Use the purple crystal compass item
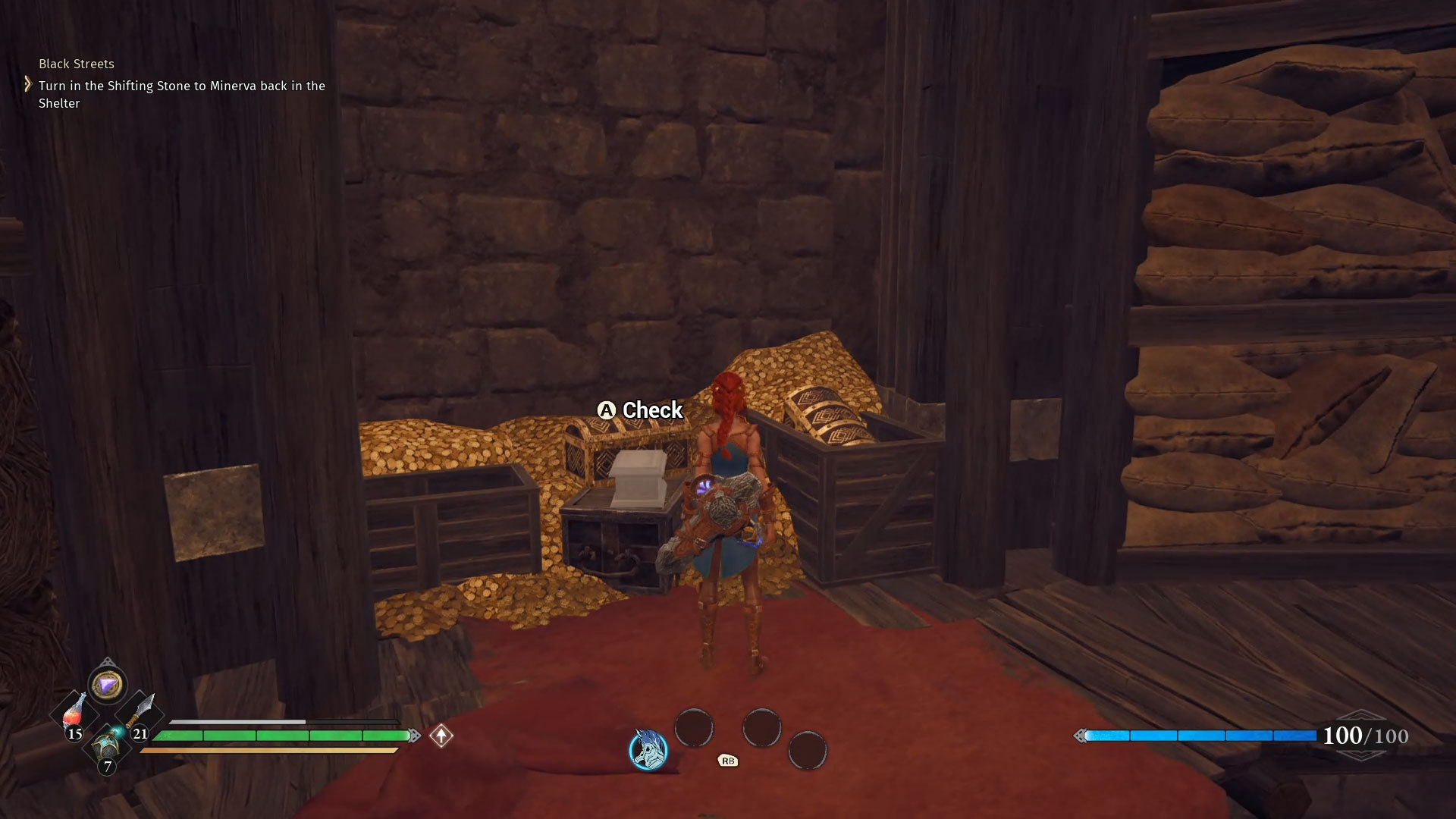The width and height of the screenshot is (1456, 819). click(107, 685)
